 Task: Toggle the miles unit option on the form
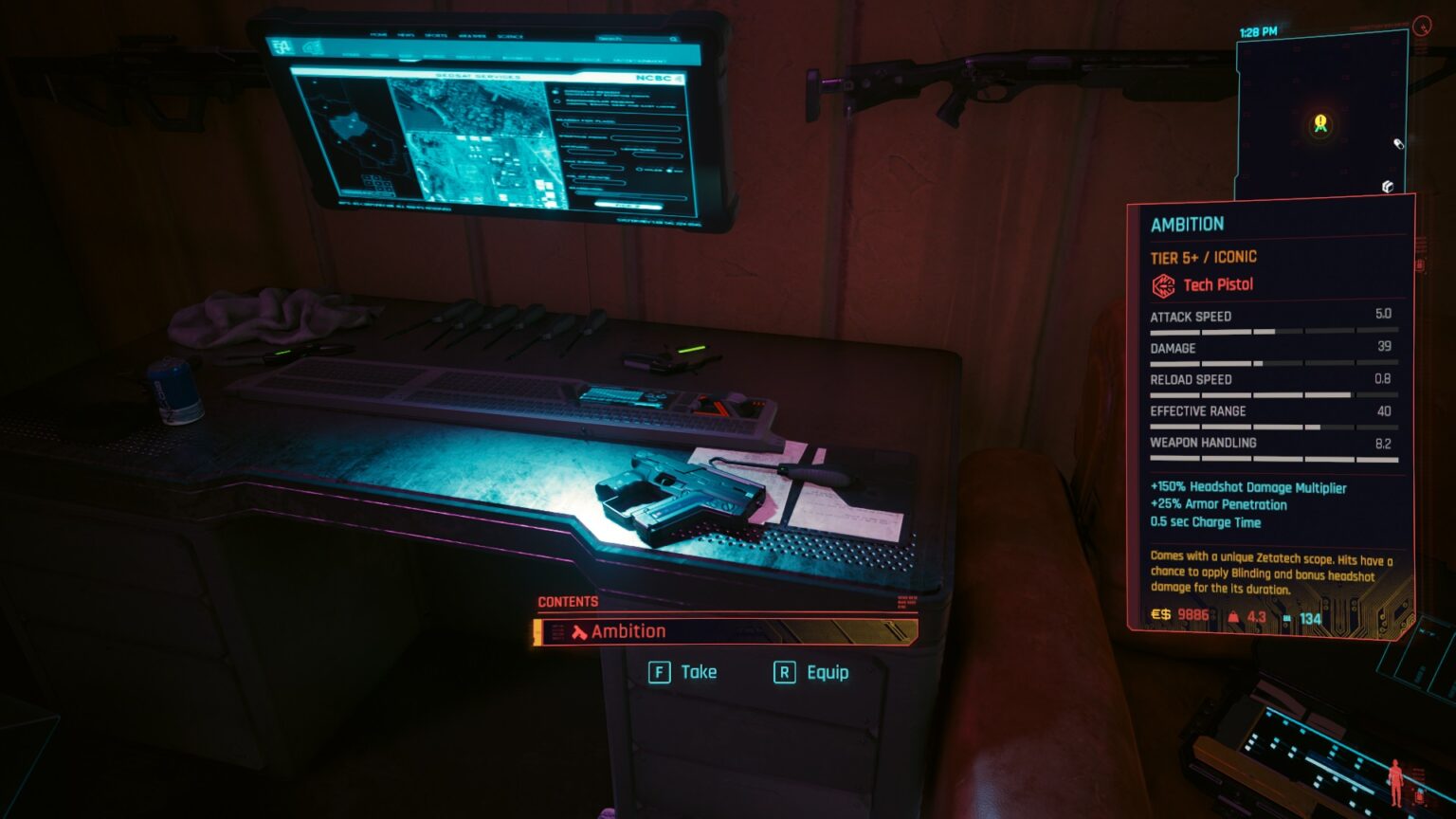tap(641, 171)
